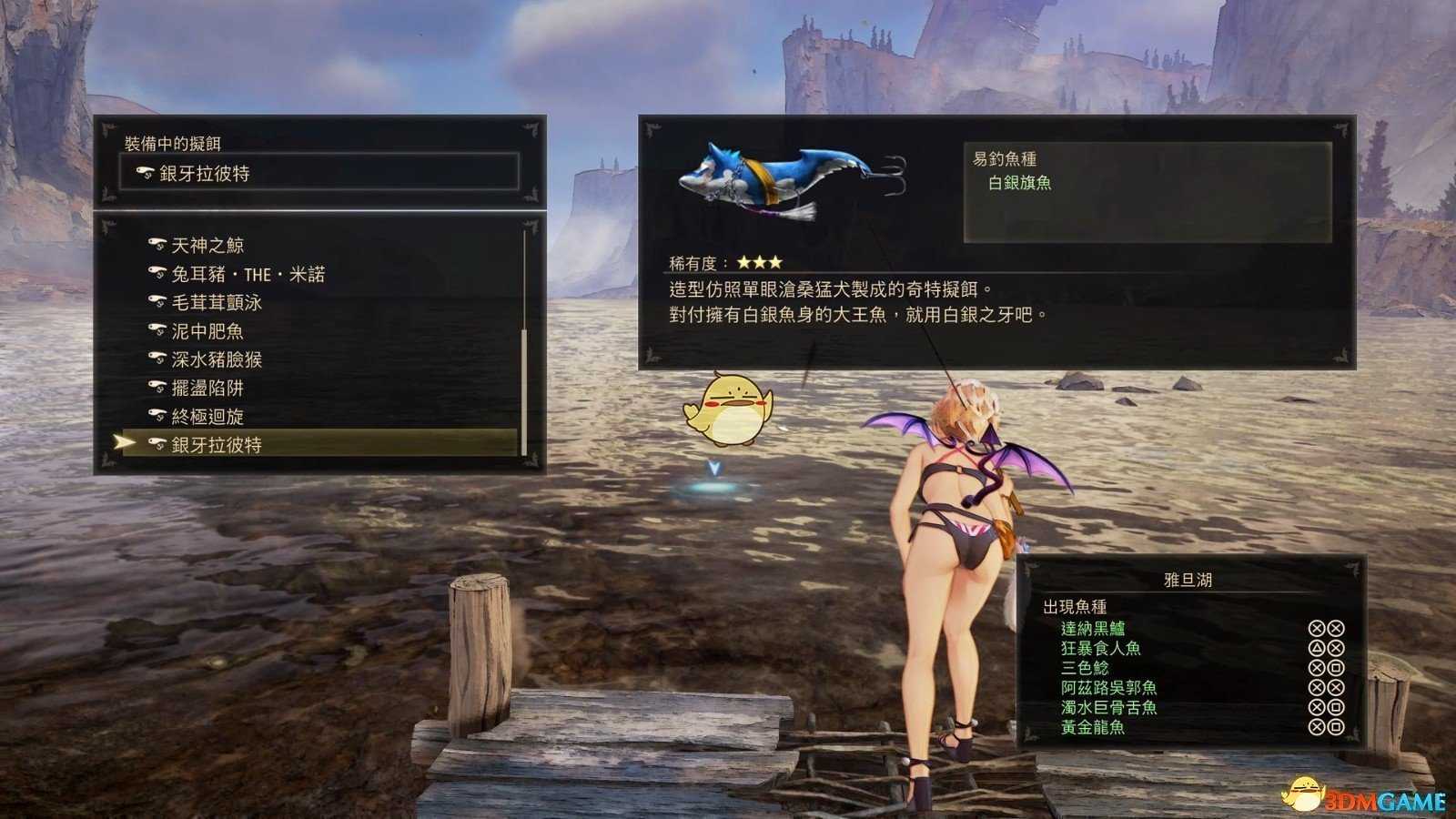This screenshot has height=819, width=1456.
Task: Pick the 毛茸茸顫泳 lure
Action: [217, 303]
